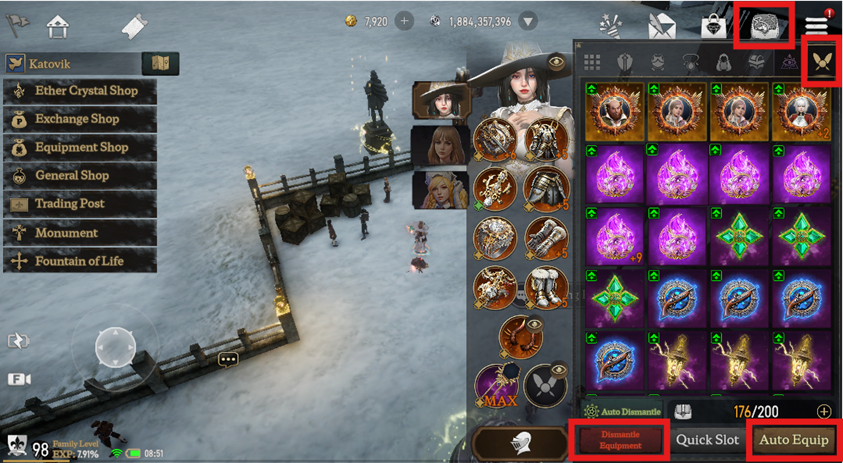Click the Dismantle Equipment button
843x463 pixels.
pyautogui.click(x=620, y=440)
